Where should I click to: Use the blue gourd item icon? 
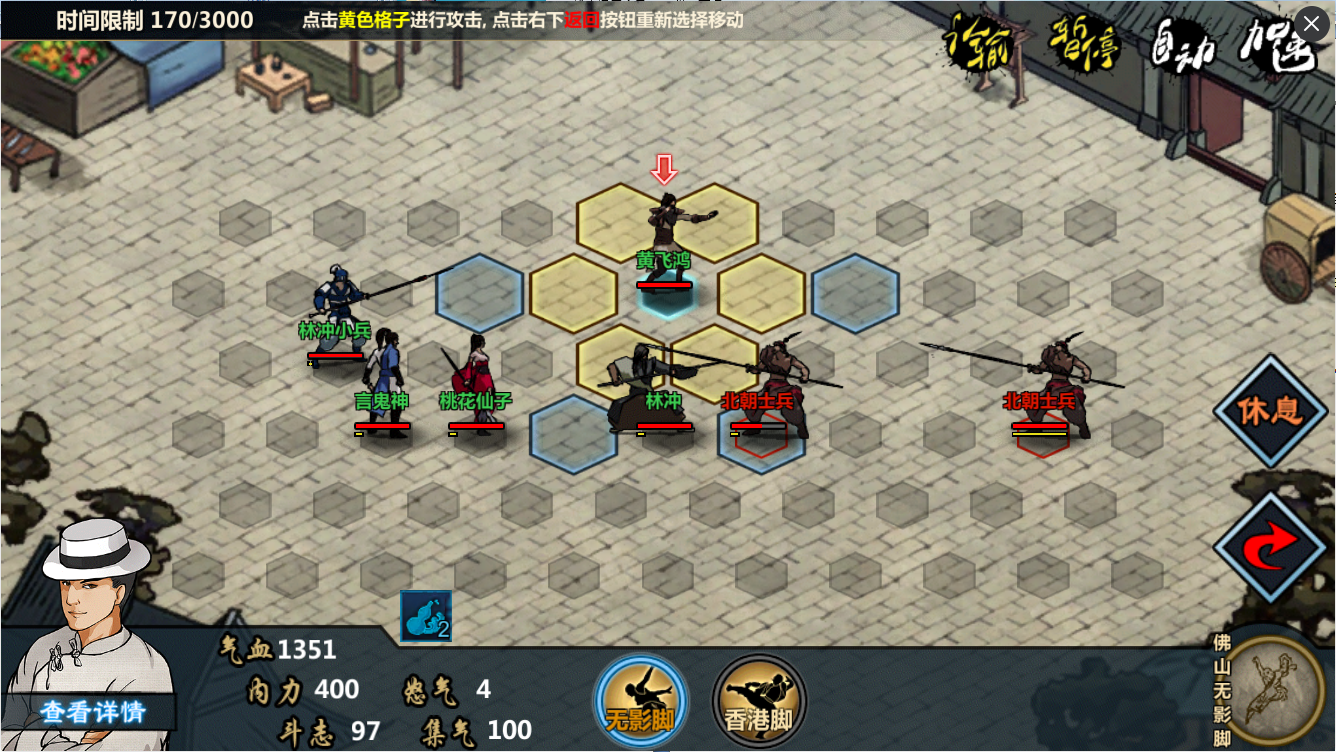426,615
